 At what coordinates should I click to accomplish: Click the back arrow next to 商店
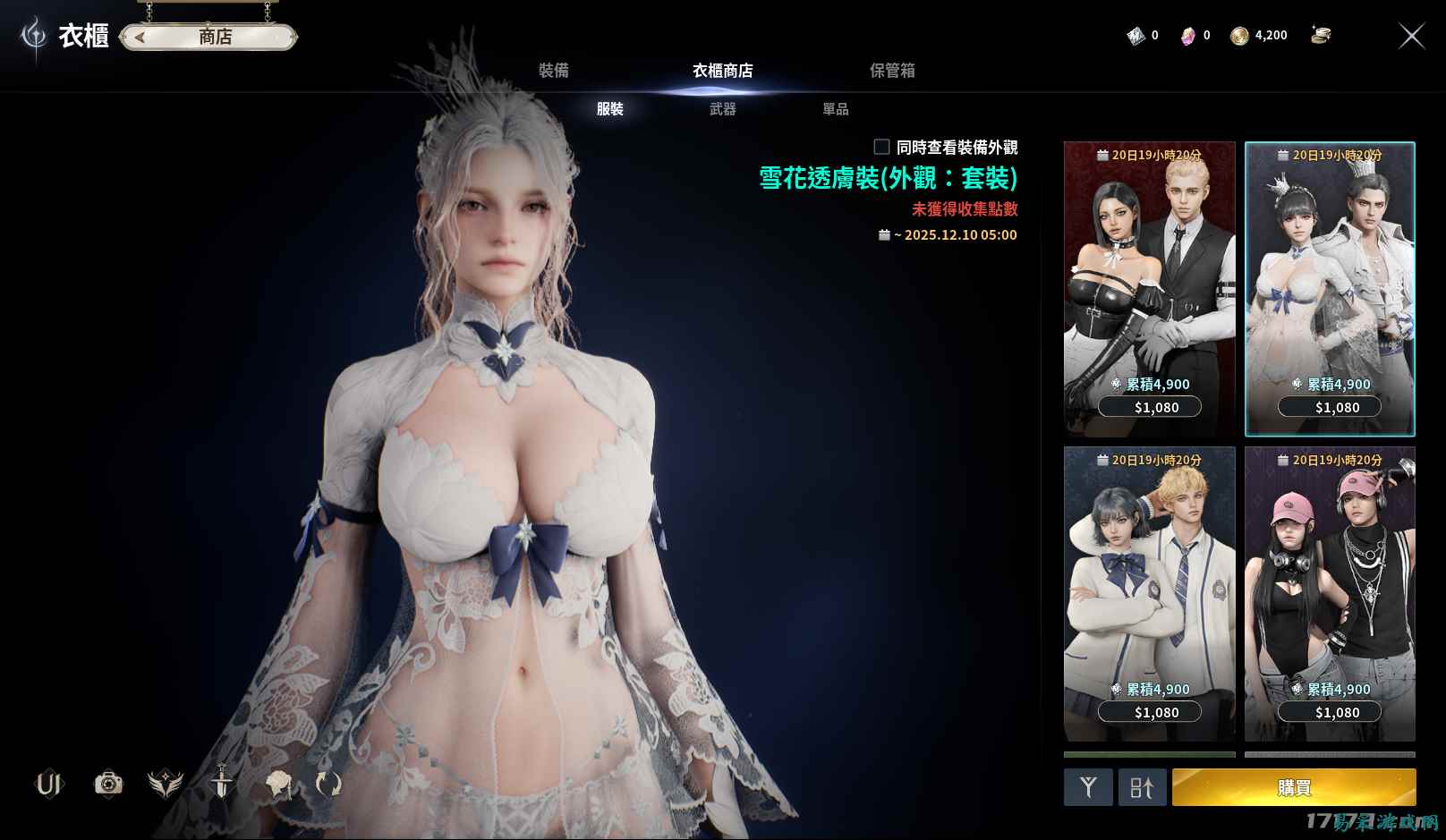pos(140,37)
